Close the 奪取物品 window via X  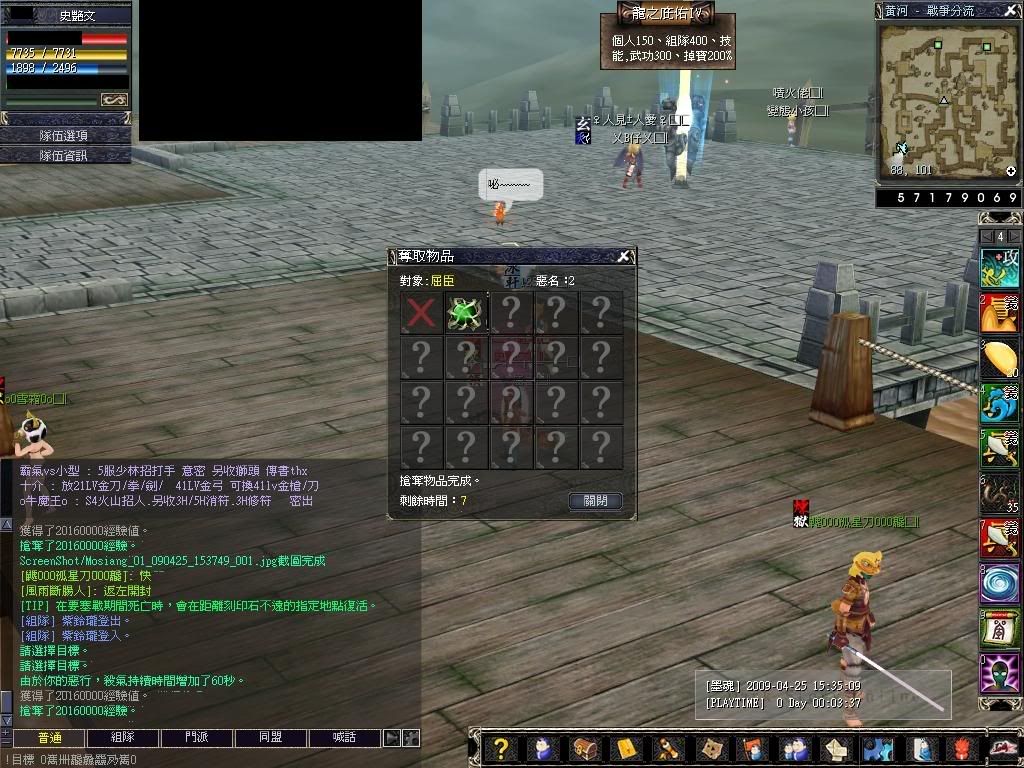[x=623, y=256]
